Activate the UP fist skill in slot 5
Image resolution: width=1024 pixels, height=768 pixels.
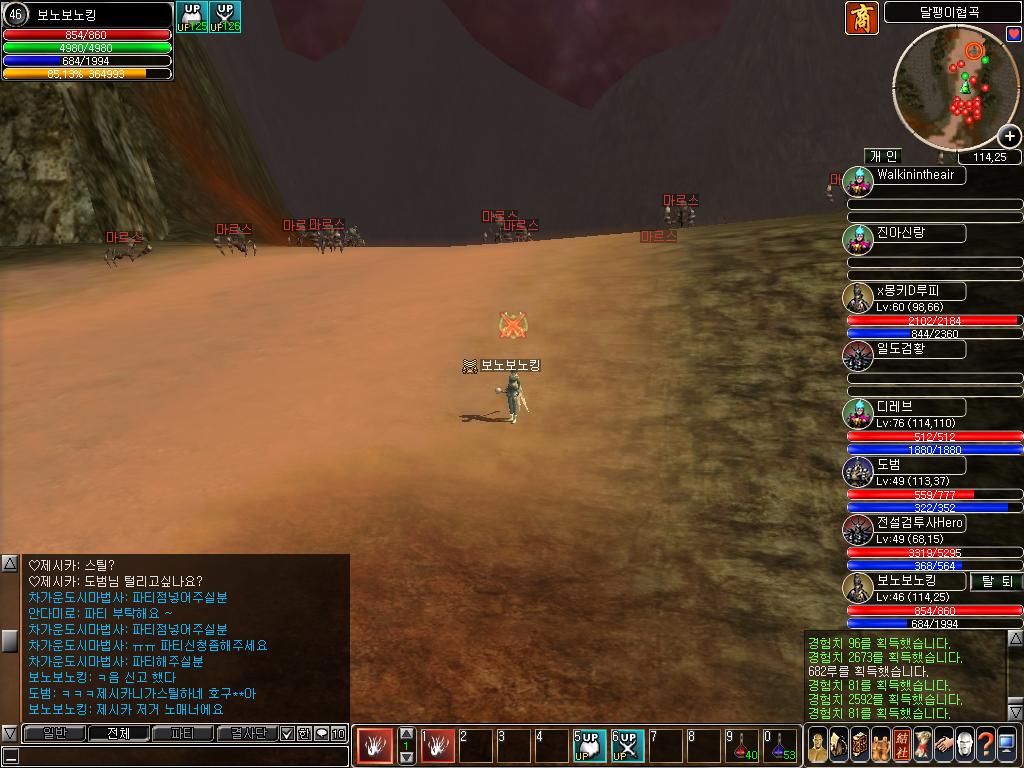590,745
